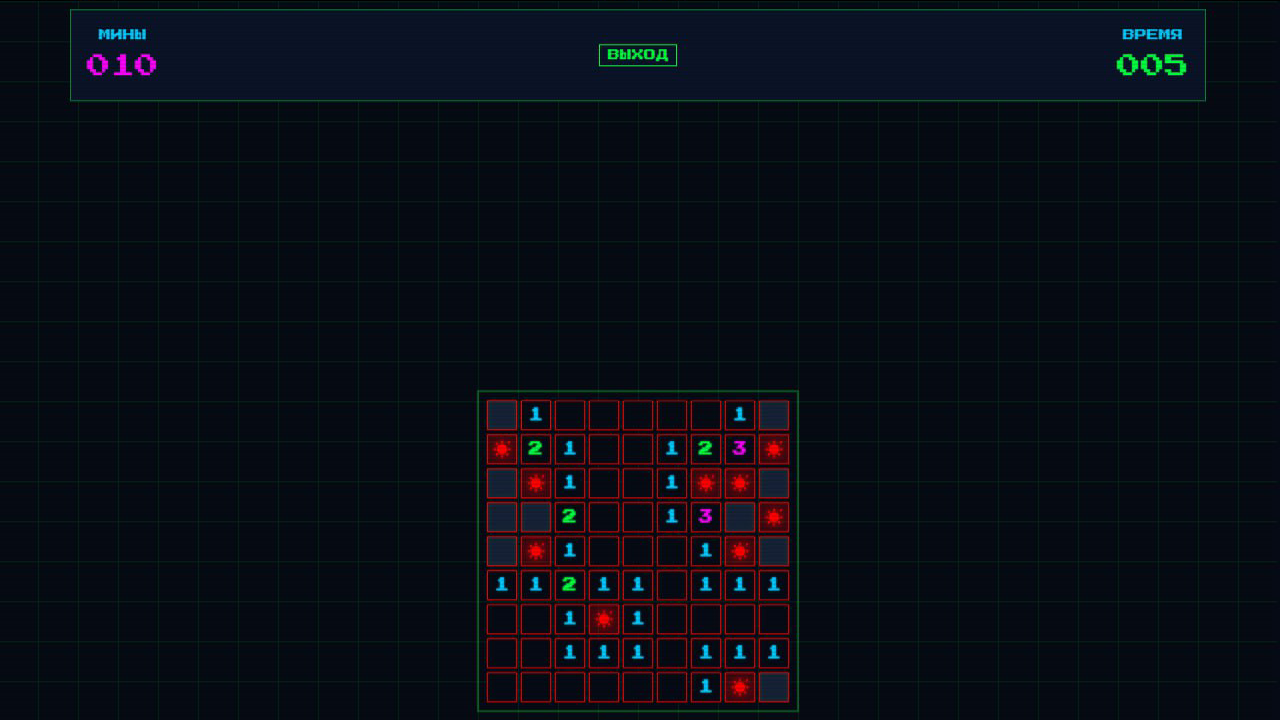1280x720 pixels.
Task: Click the blue 1 near the top-right of the grid
Action: pyautogui.click(x=739, y=415)
